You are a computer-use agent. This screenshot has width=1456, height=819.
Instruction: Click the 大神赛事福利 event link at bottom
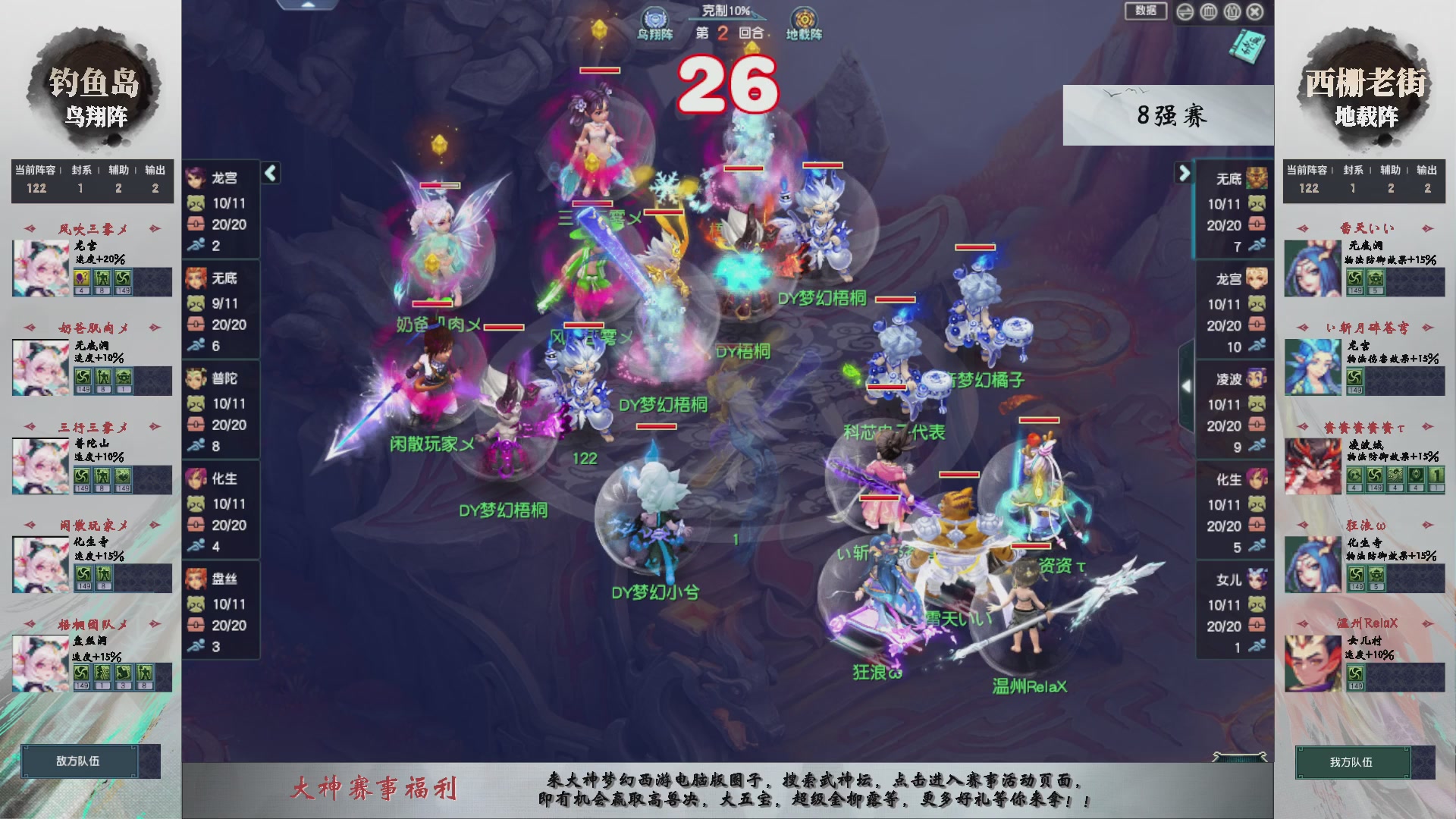pyautogui.click(x=375, y=789)
